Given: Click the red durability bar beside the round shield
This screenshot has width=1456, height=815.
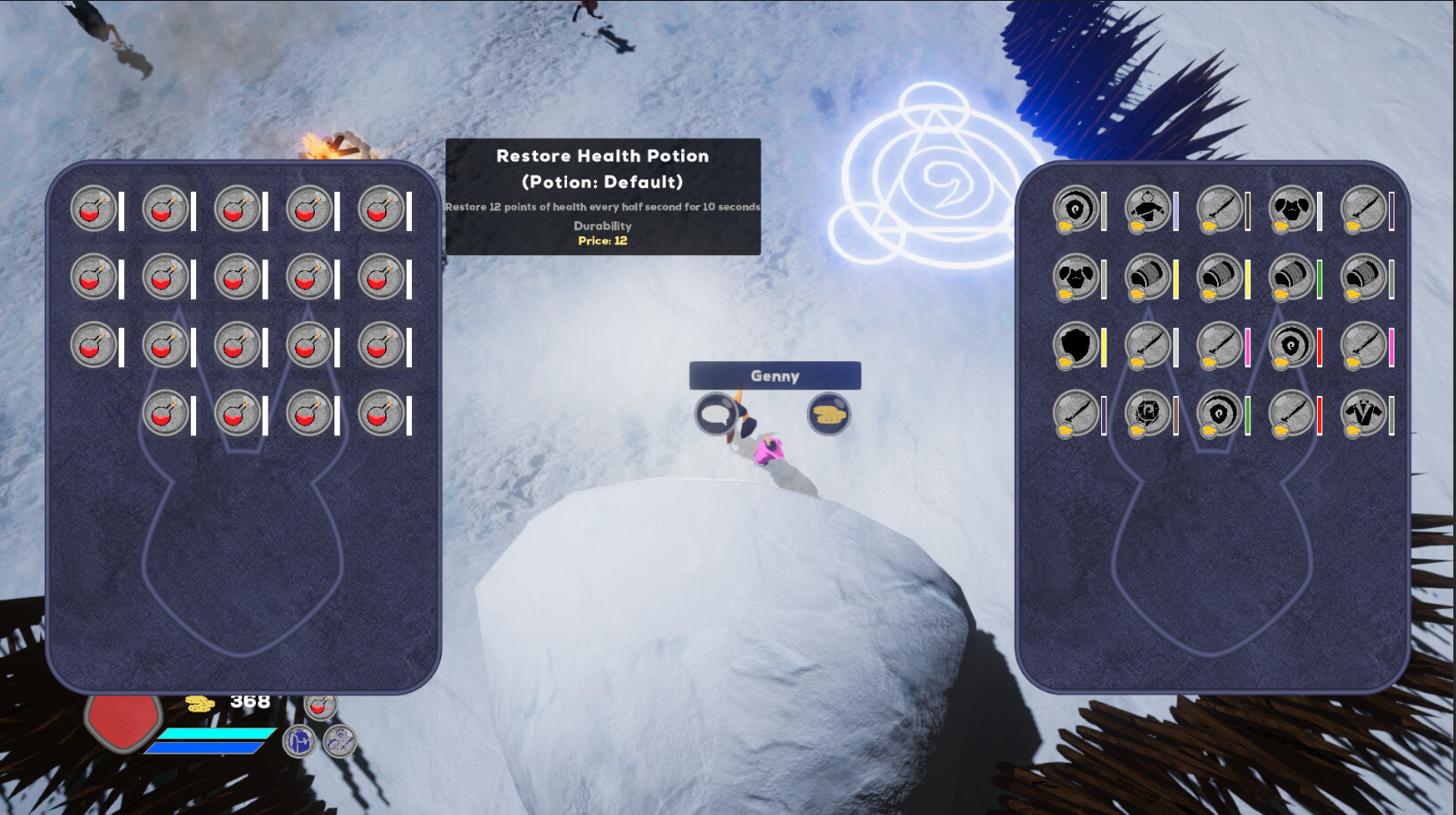Looking at the screenshot, I should coord(1317,346).
